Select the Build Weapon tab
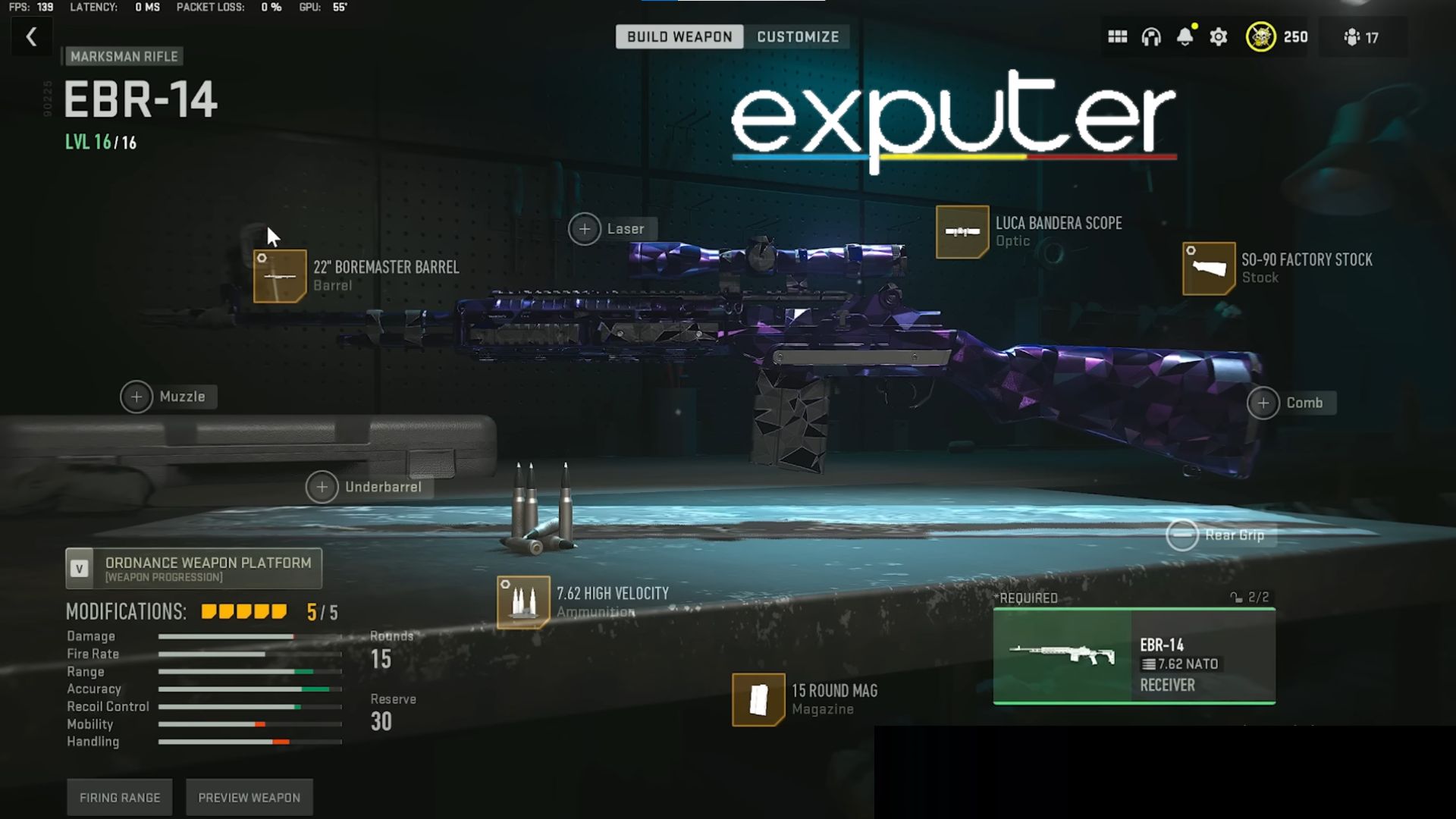The width and height of the screenshot is (1456, 819). (x=679, y=36)
